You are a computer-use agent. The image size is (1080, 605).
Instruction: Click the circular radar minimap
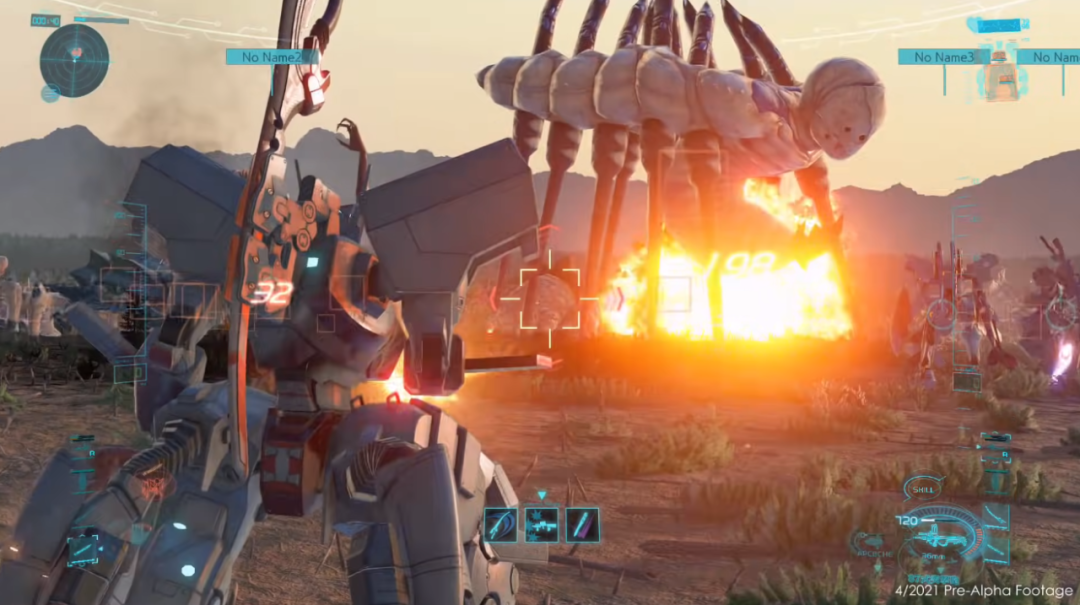click(x=74, y=59)
